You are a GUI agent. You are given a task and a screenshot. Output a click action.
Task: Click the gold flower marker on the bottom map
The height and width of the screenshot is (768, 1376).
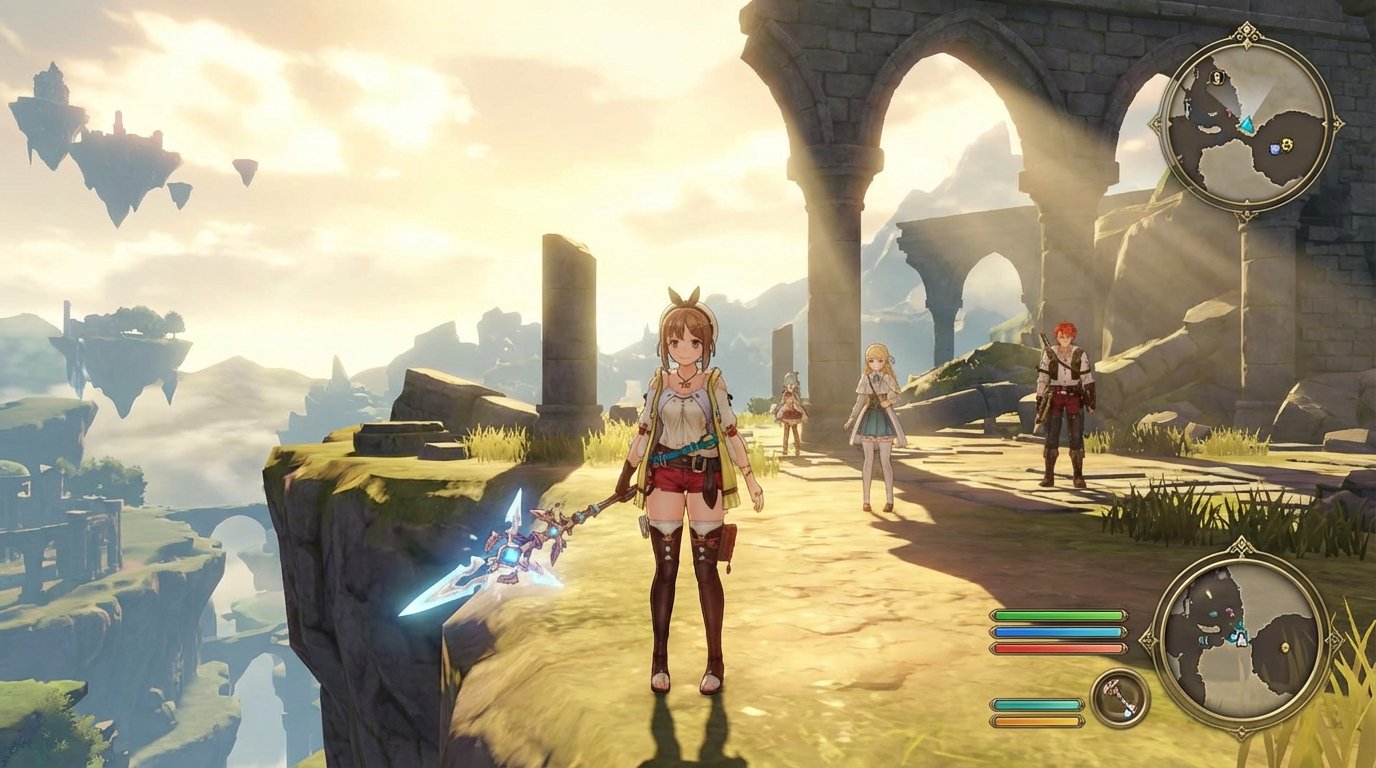coord(1284,649)
